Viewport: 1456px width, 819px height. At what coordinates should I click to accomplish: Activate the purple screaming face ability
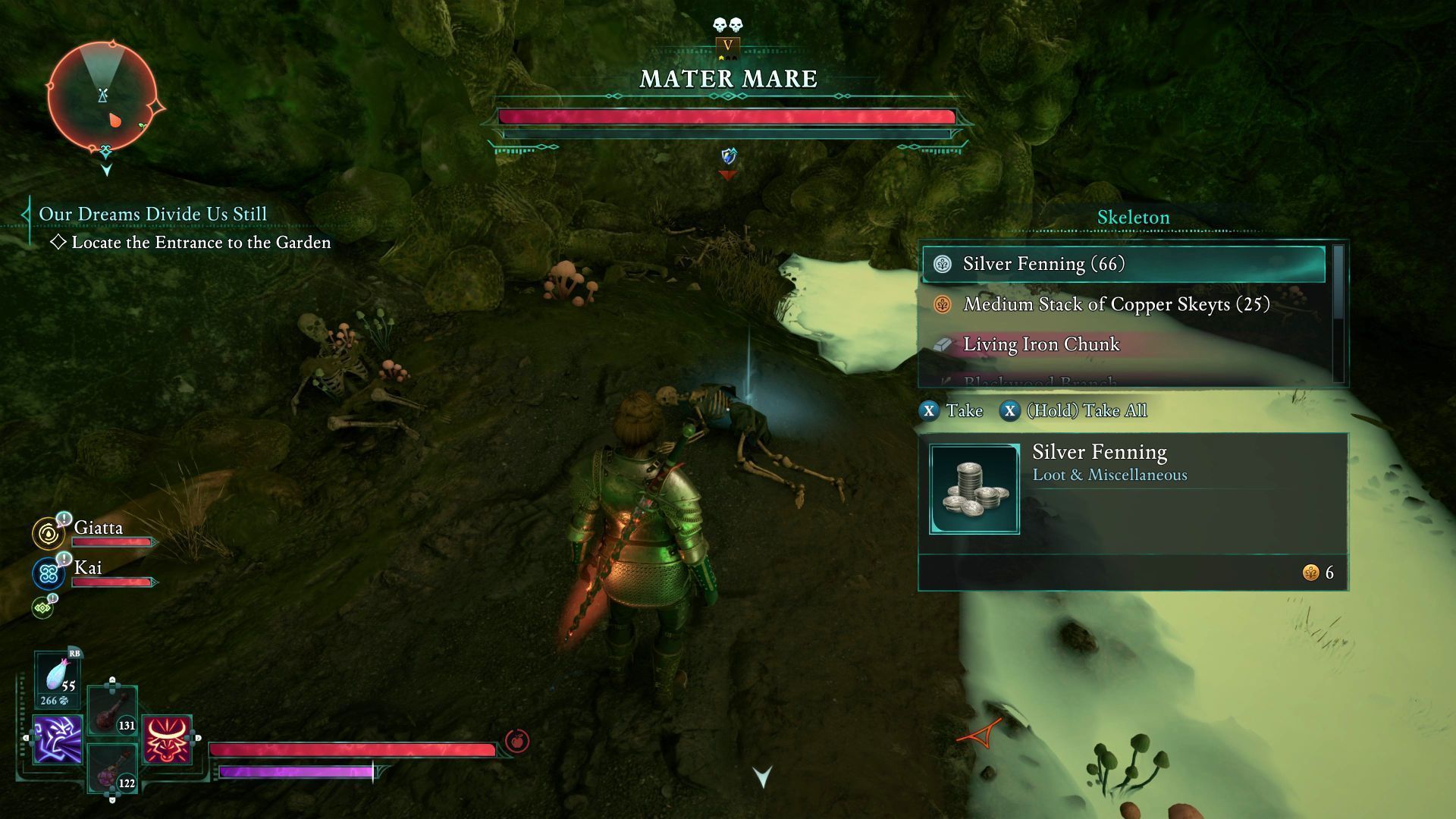point(58,739)
